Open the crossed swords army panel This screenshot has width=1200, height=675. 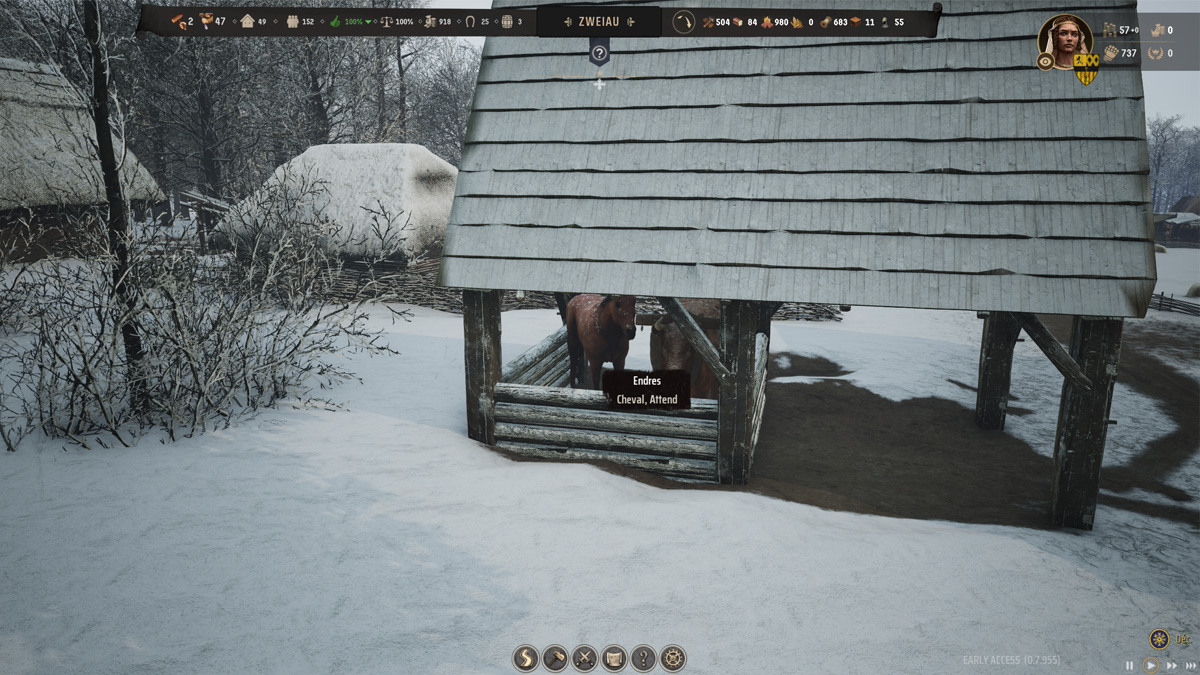tap(584, 658)
